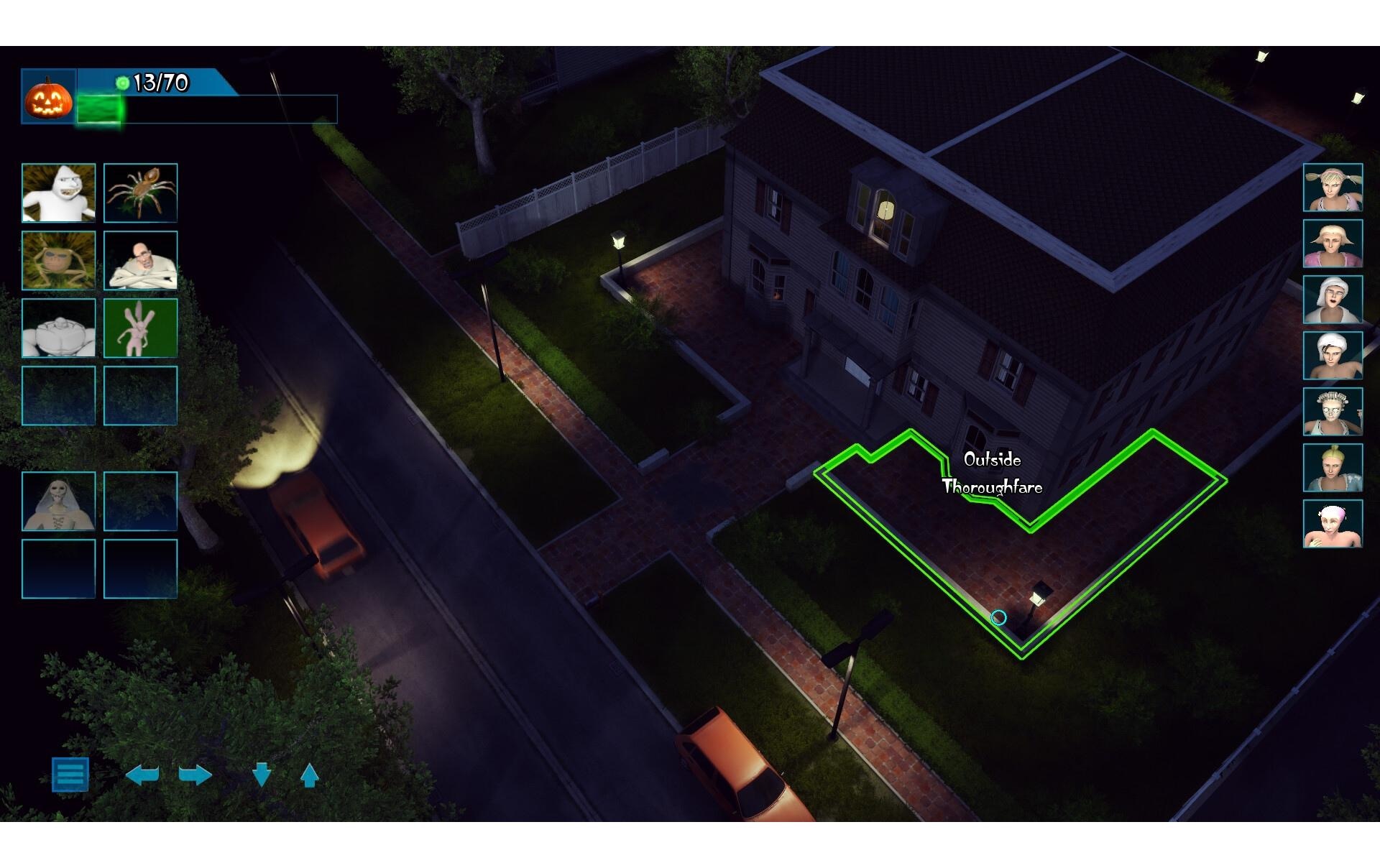Viewport: 1380px width, 868px height.
Task: Select the white grinning ghost haunter
Action: coord(59,193)
